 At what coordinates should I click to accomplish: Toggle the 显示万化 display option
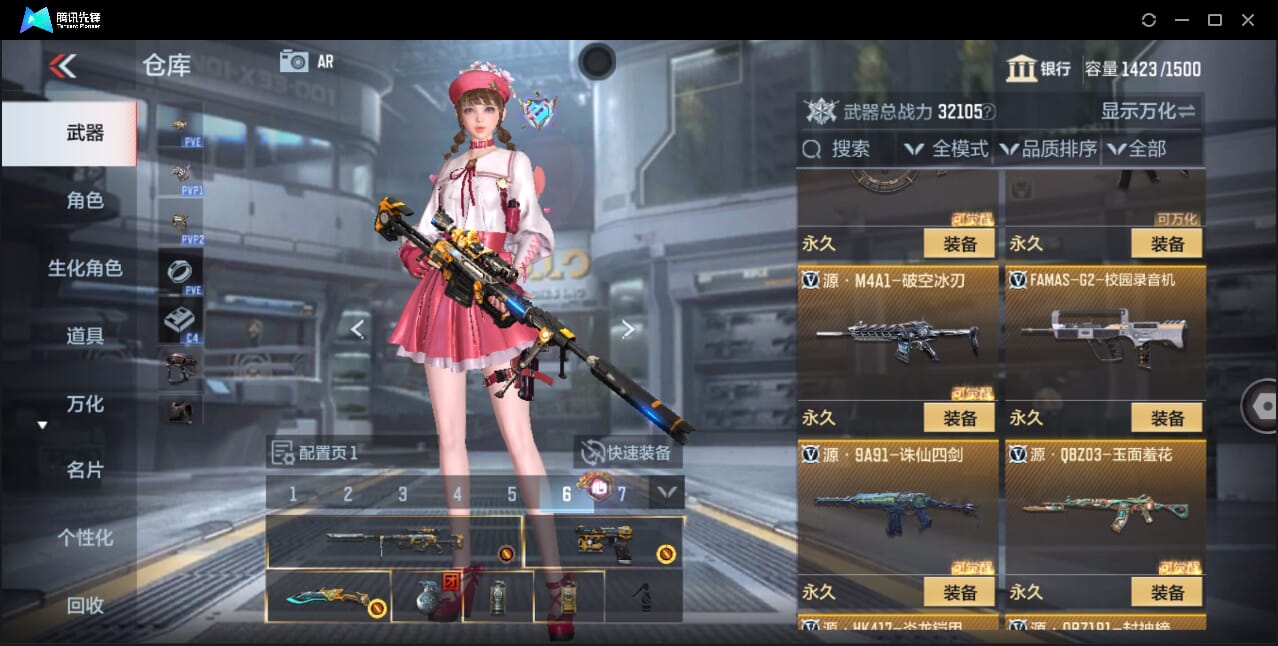coord(1148,111)
